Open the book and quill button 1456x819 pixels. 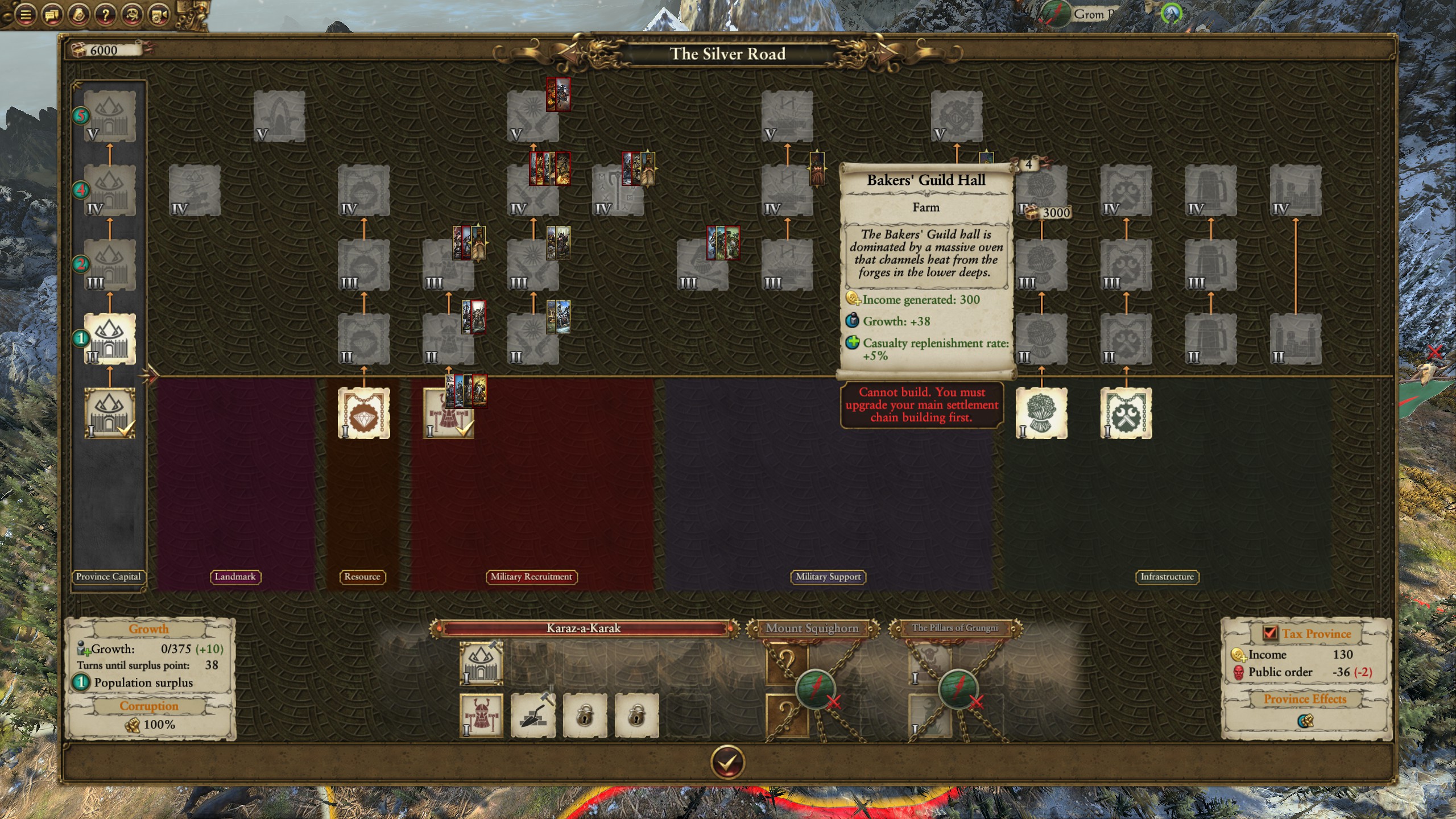[x=78, y=15]
